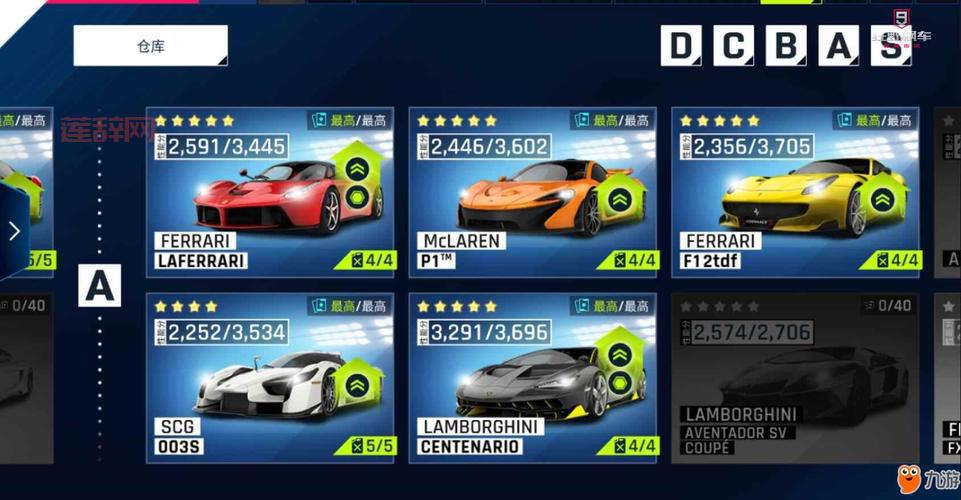Image resolution: width=961 pixels, height=500 pixels.
Task: Pick the SCG 003S card
Action: tap(270, 378)
